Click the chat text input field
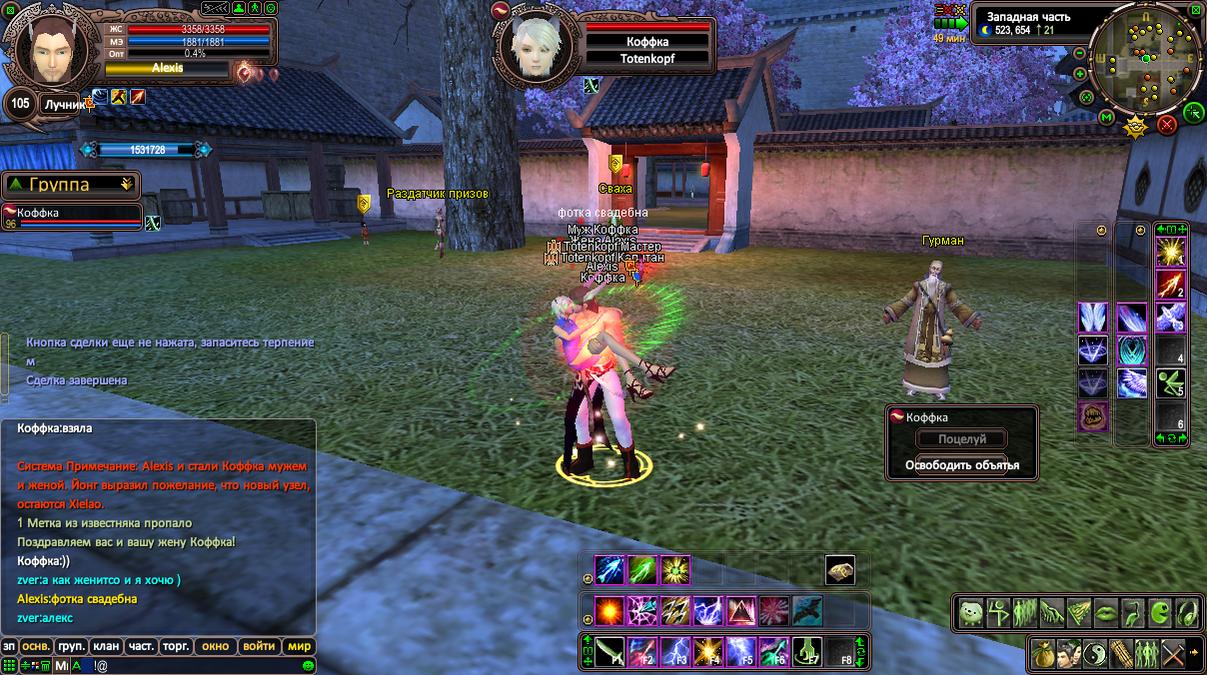The width and height of the screenshot is (1207, 675). point(200,665)
